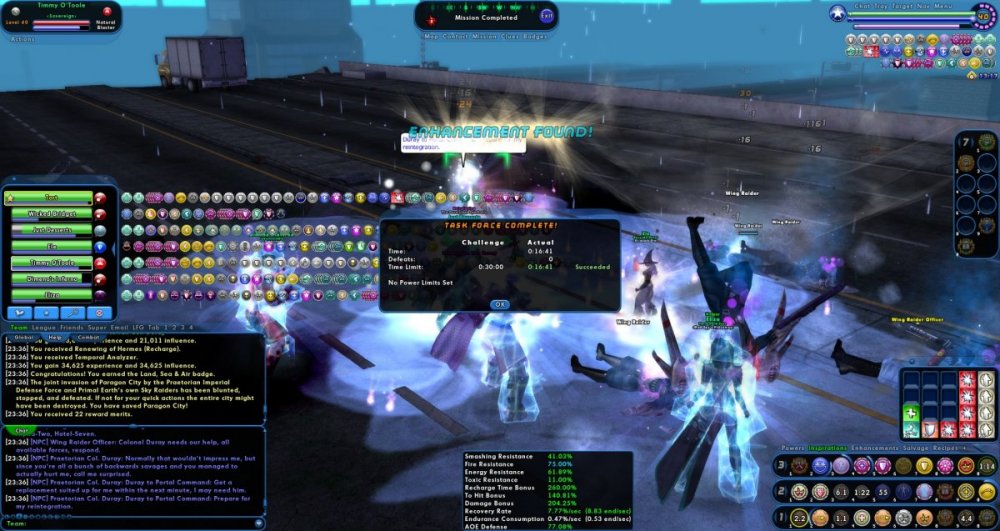Use the green healing inspiration
Image resolution: width=1000 pixels, height=531 pixels.
(910, 414)
